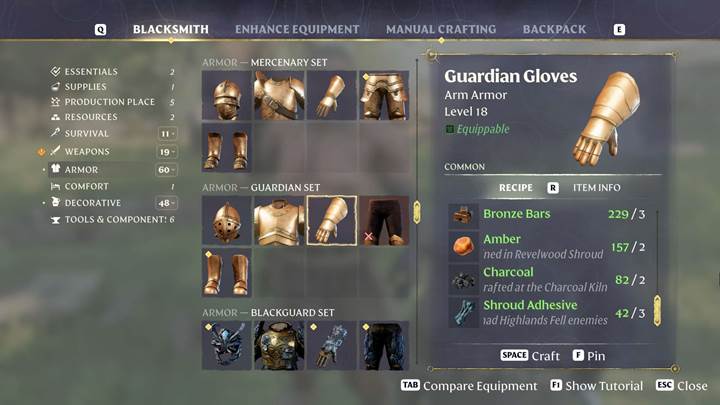The height and width of the screenshot is (405, 720).
Task: Select the Survival category
Action: [x=87, y=133]
